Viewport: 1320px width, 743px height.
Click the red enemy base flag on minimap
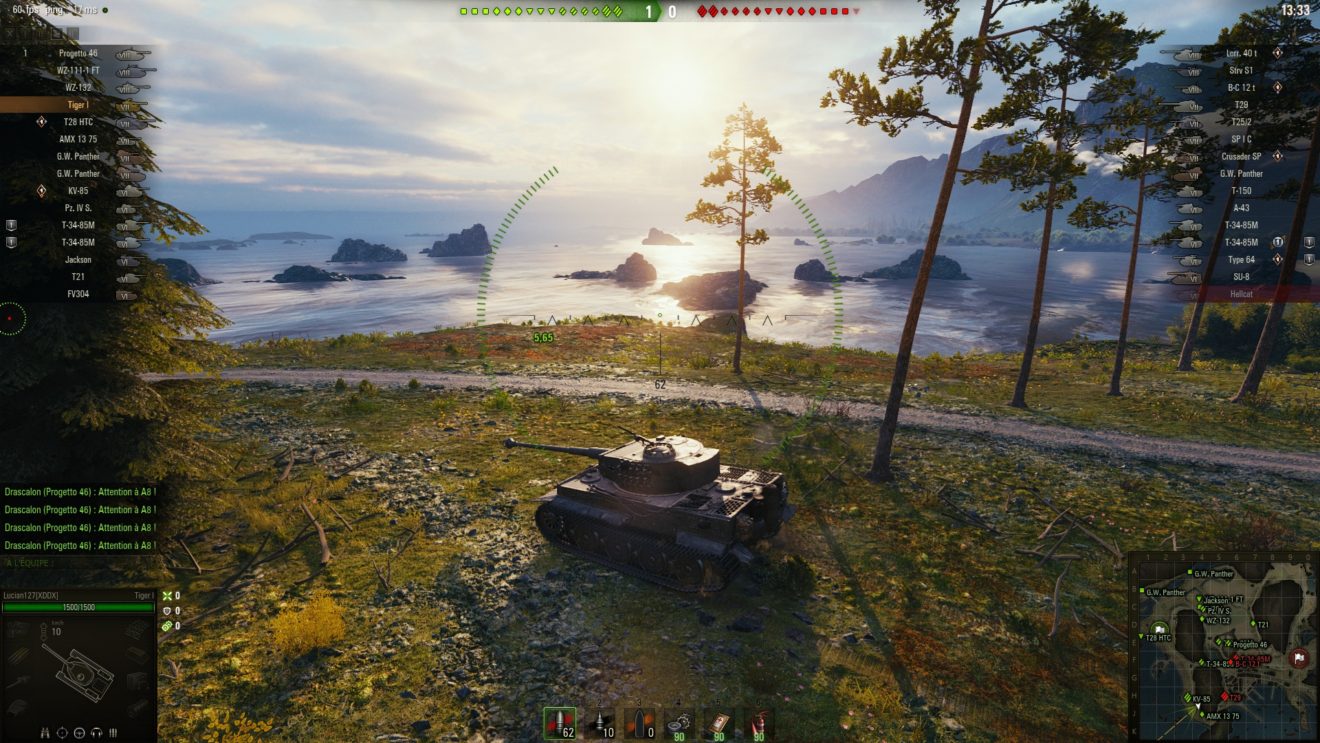1299,657
